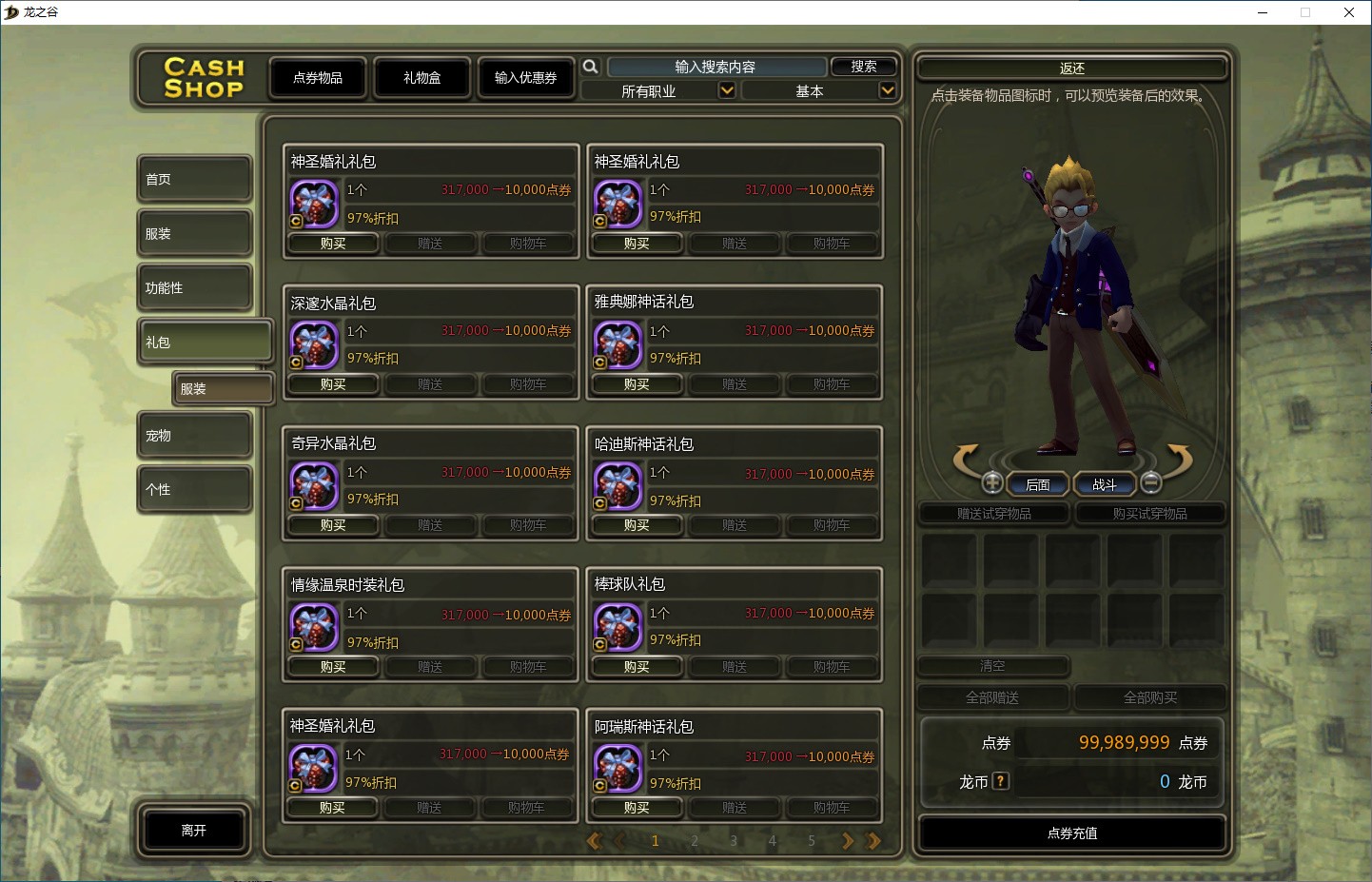1372x882 pixels.
Task: Open the 首页 home category
Action: pos(194,179)
